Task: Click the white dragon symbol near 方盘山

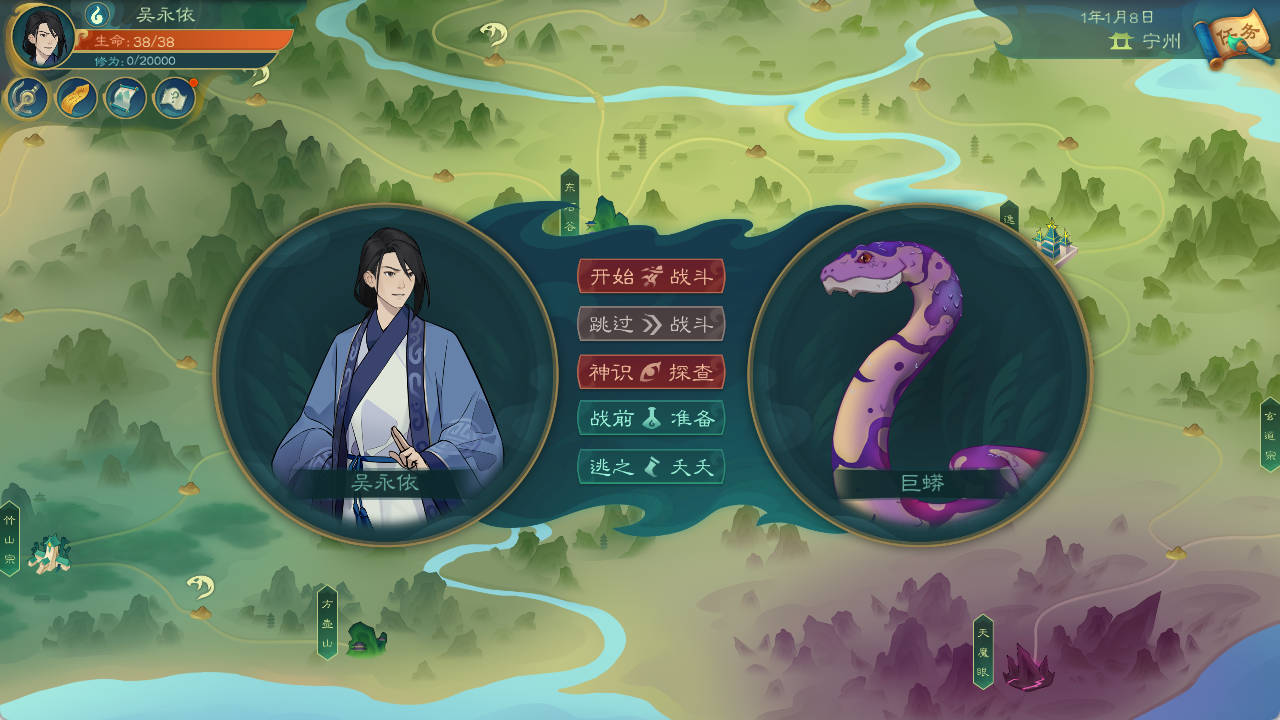Action: [x=199, y=588]
